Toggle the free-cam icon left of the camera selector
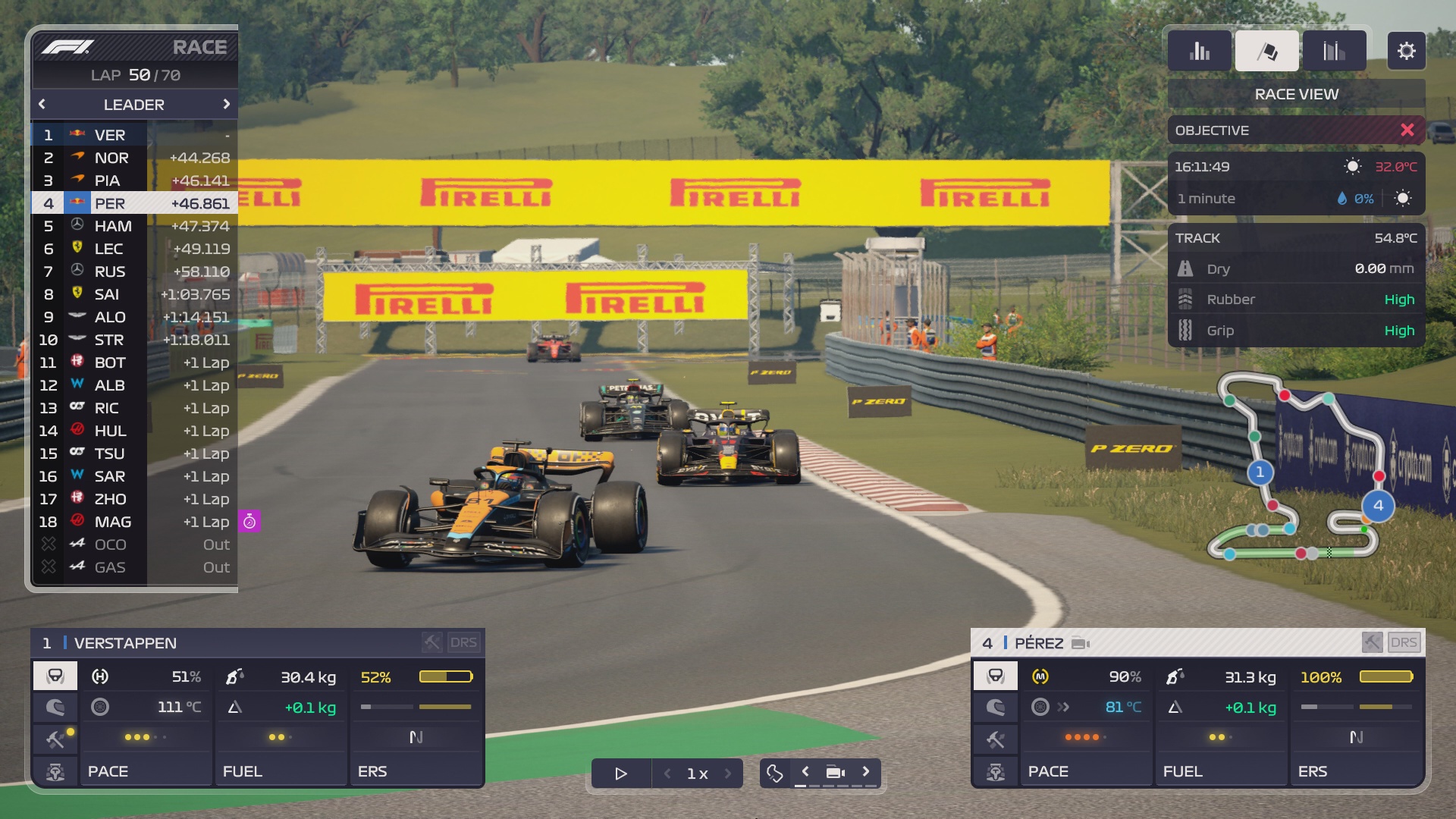This screenshot has height=819, width=1456. coord(774,772)
